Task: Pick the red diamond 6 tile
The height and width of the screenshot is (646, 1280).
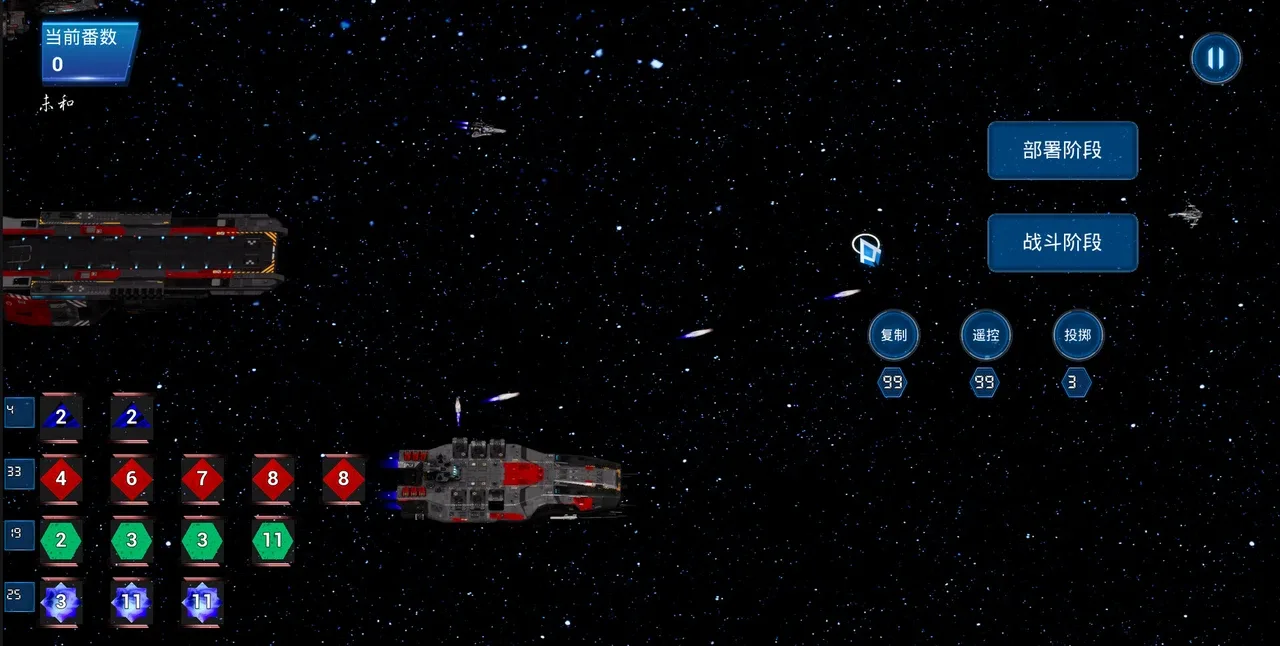Action: [x=131, y=479]
